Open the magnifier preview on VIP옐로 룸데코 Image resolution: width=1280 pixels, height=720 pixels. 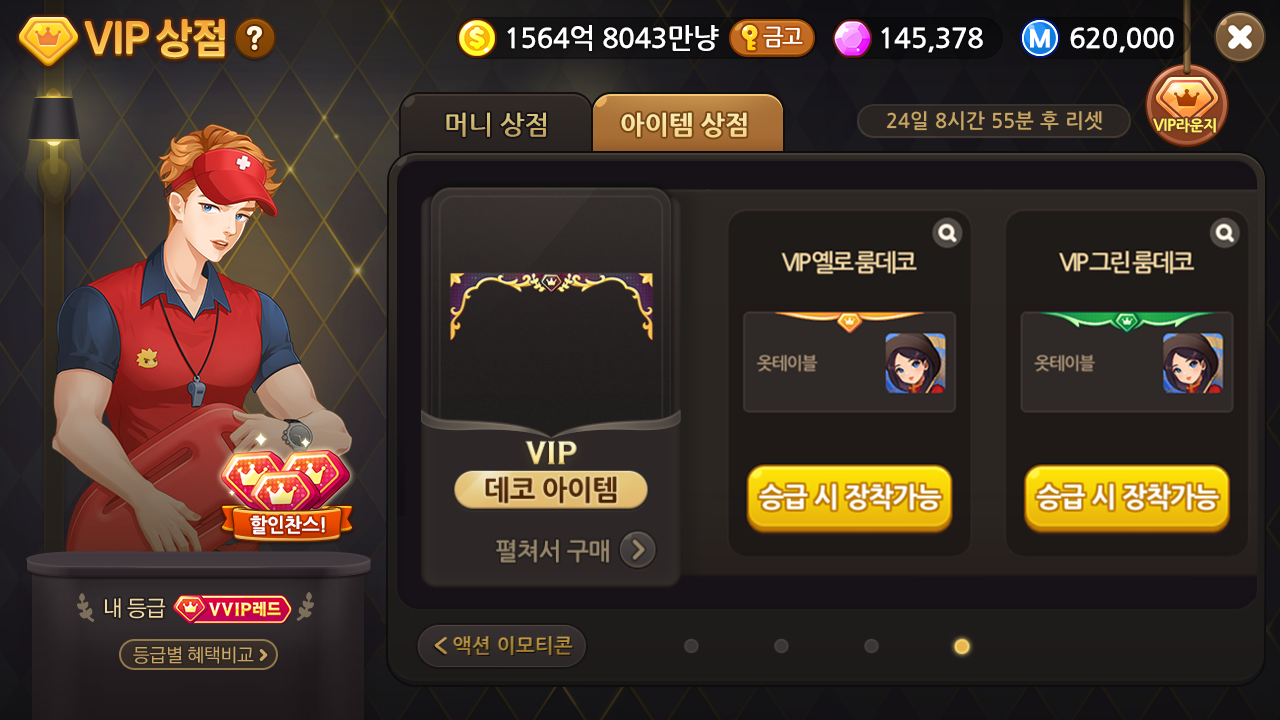[x=946, y=231]
